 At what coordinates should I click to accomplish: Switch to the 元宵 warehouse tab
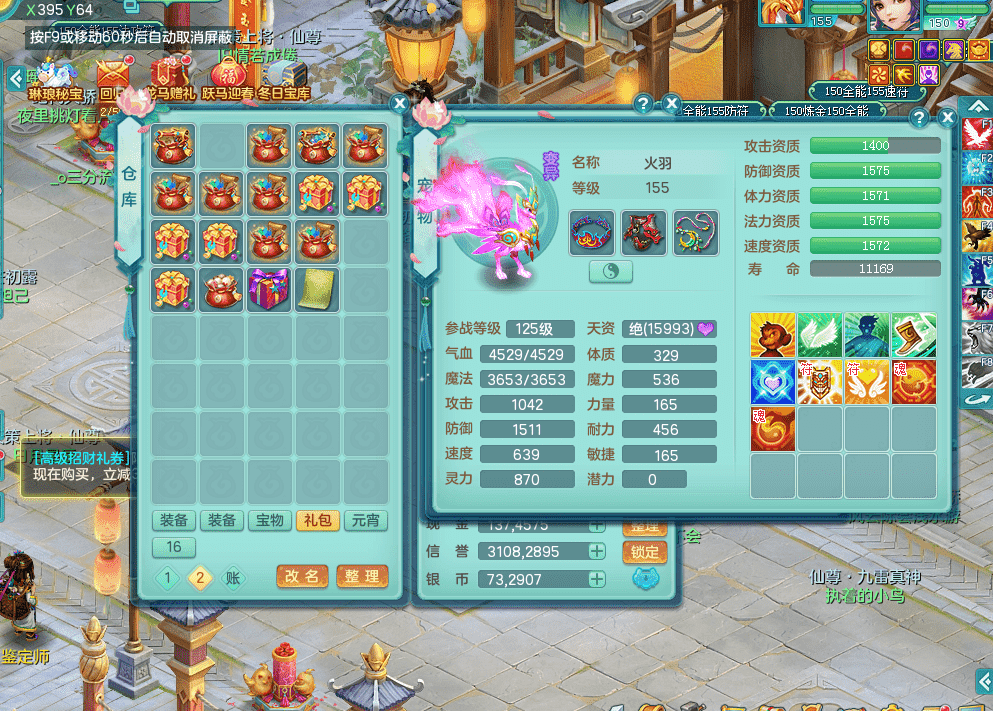pyautogui.click(x=364, y=520)
